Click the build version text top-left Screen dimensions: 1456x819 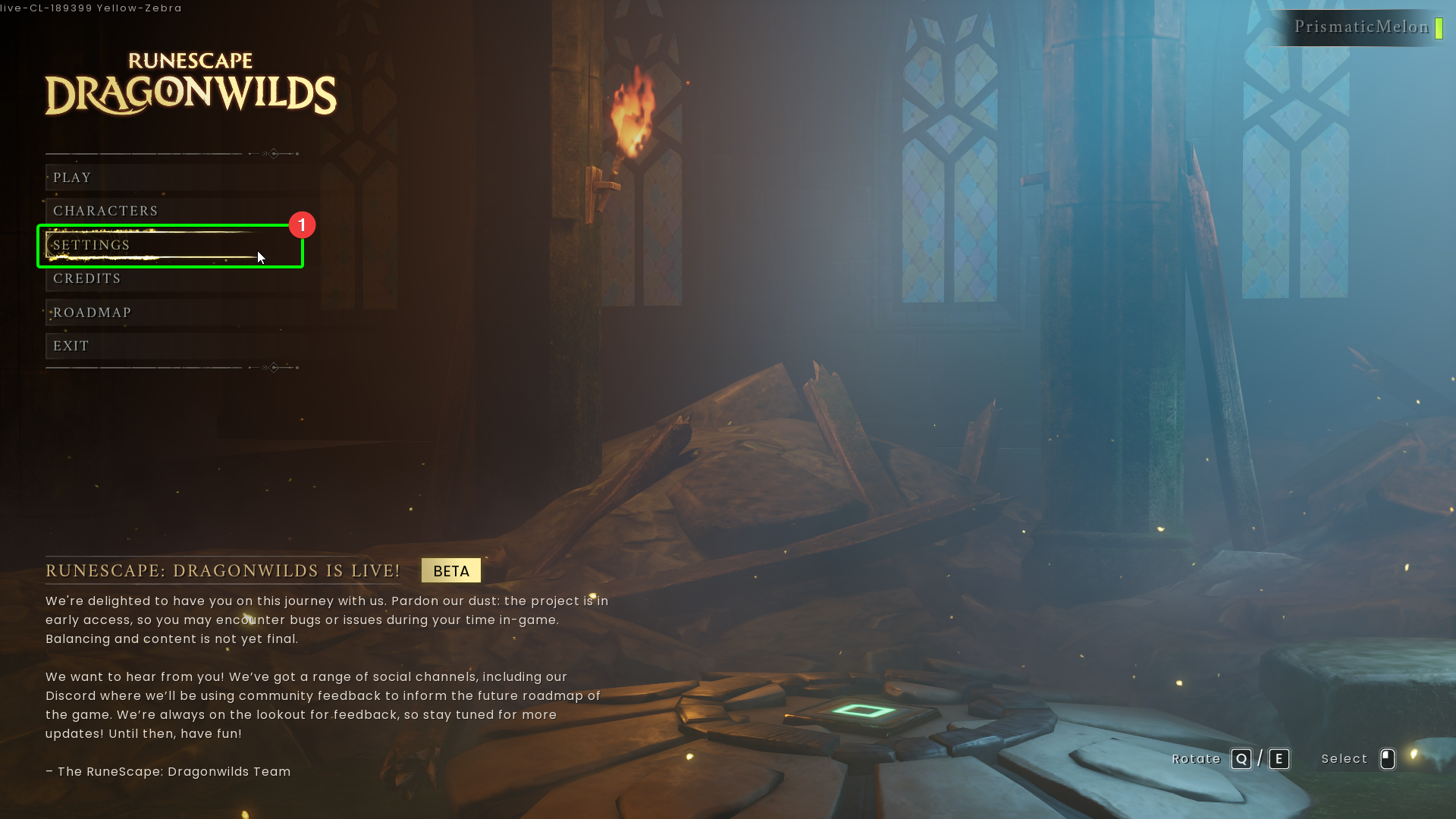tap(91, 8)
